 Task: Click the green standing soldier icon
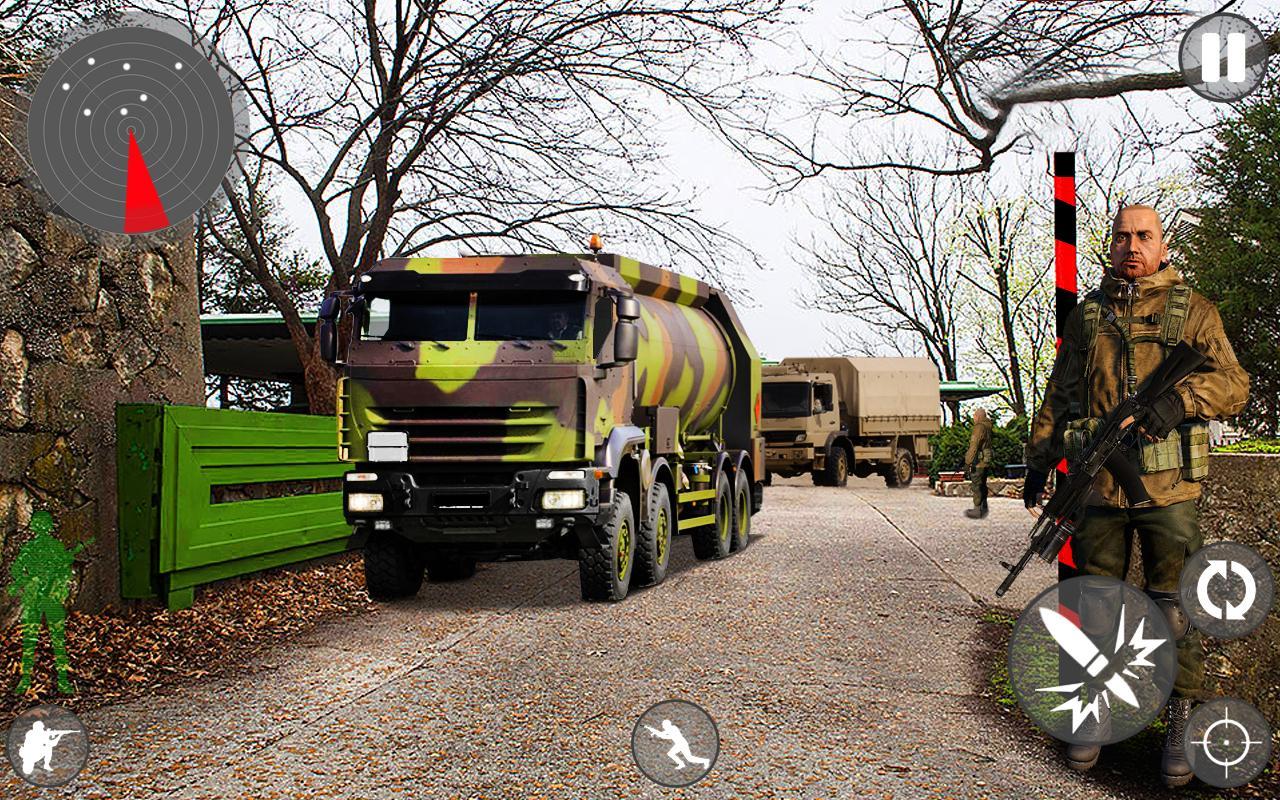coord(45,600)
